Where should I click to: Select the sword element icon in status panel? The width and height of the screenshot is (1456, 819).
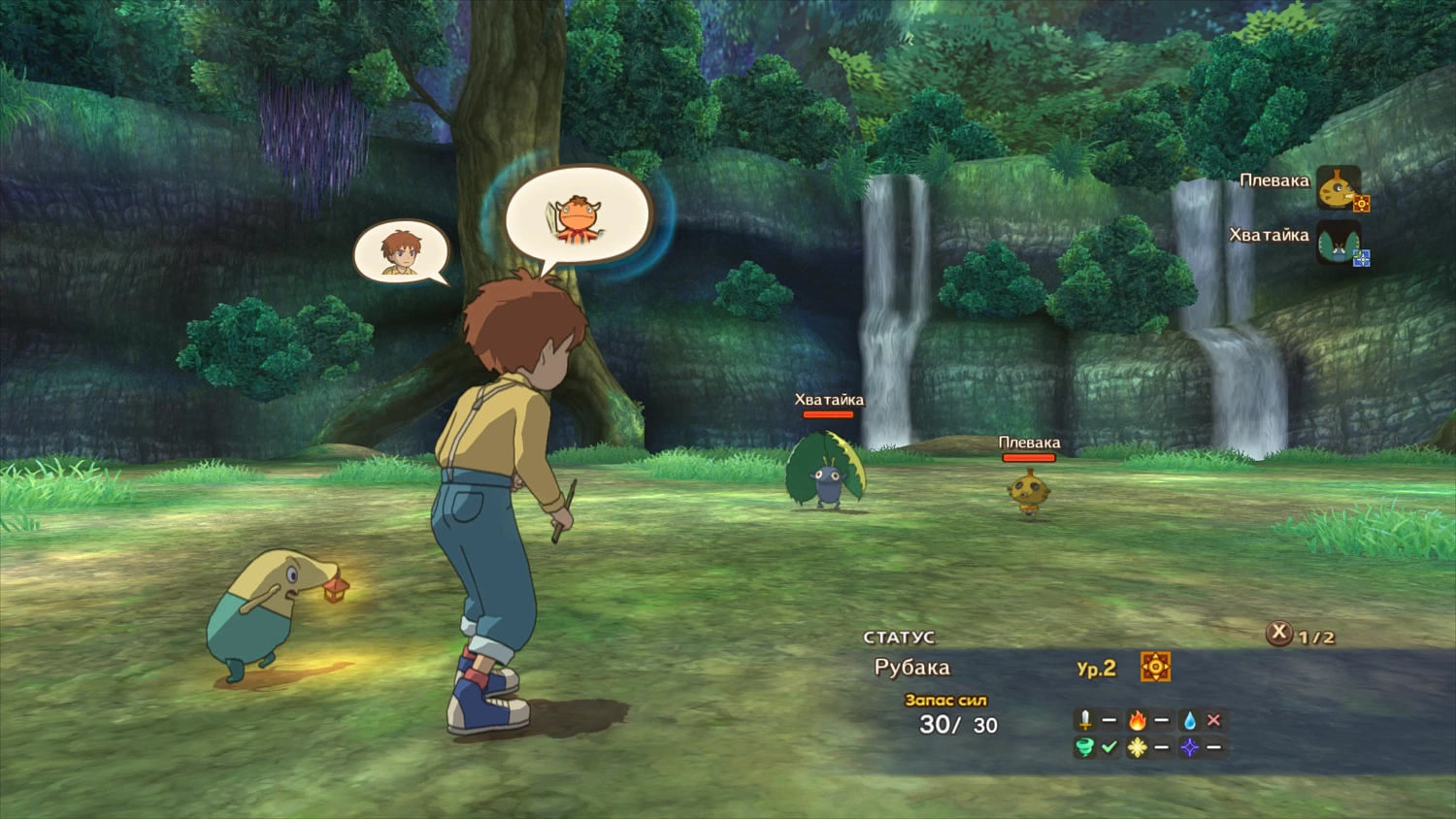coord(1085,720)
